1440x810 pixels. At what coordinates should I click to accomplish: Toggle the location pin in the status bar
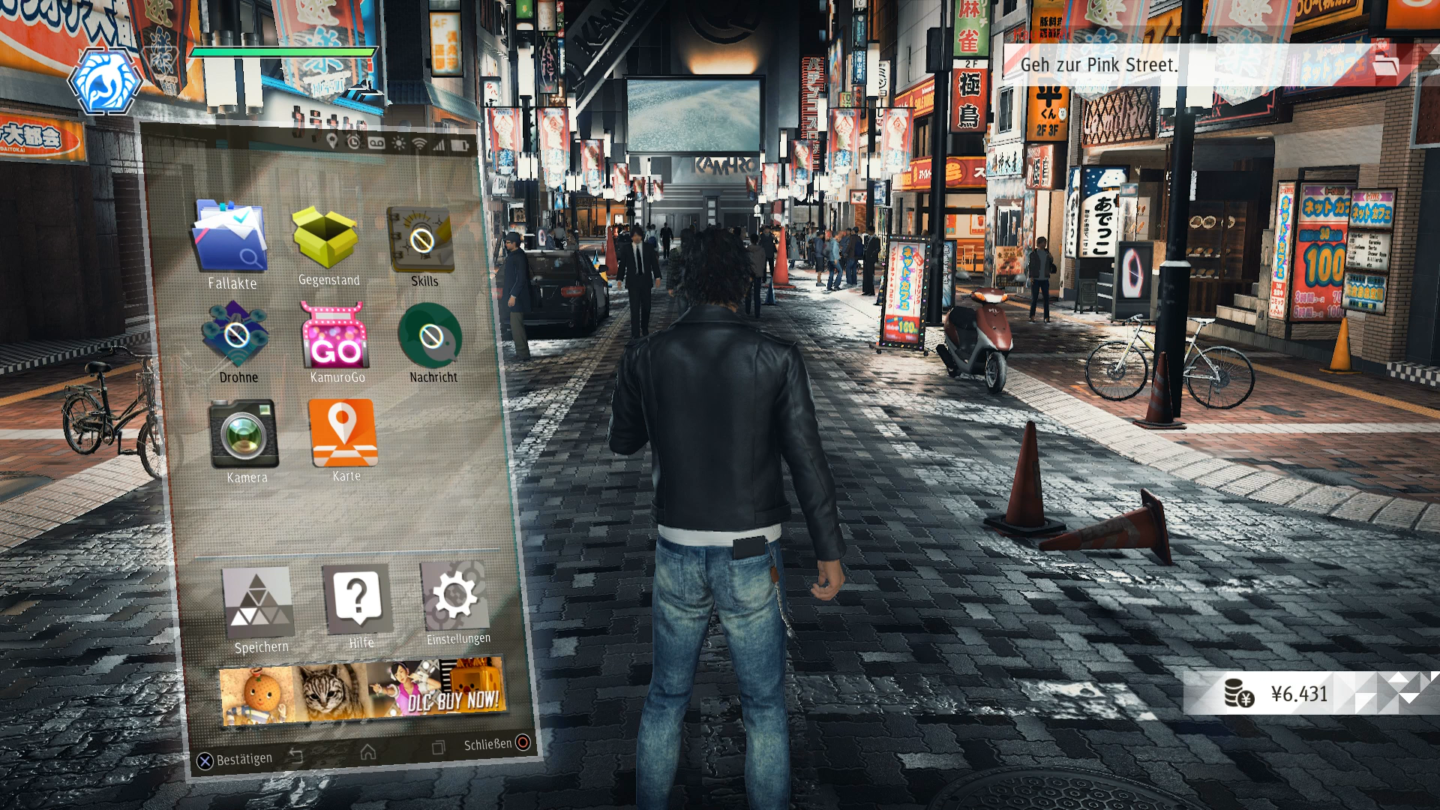click(331, 142)
